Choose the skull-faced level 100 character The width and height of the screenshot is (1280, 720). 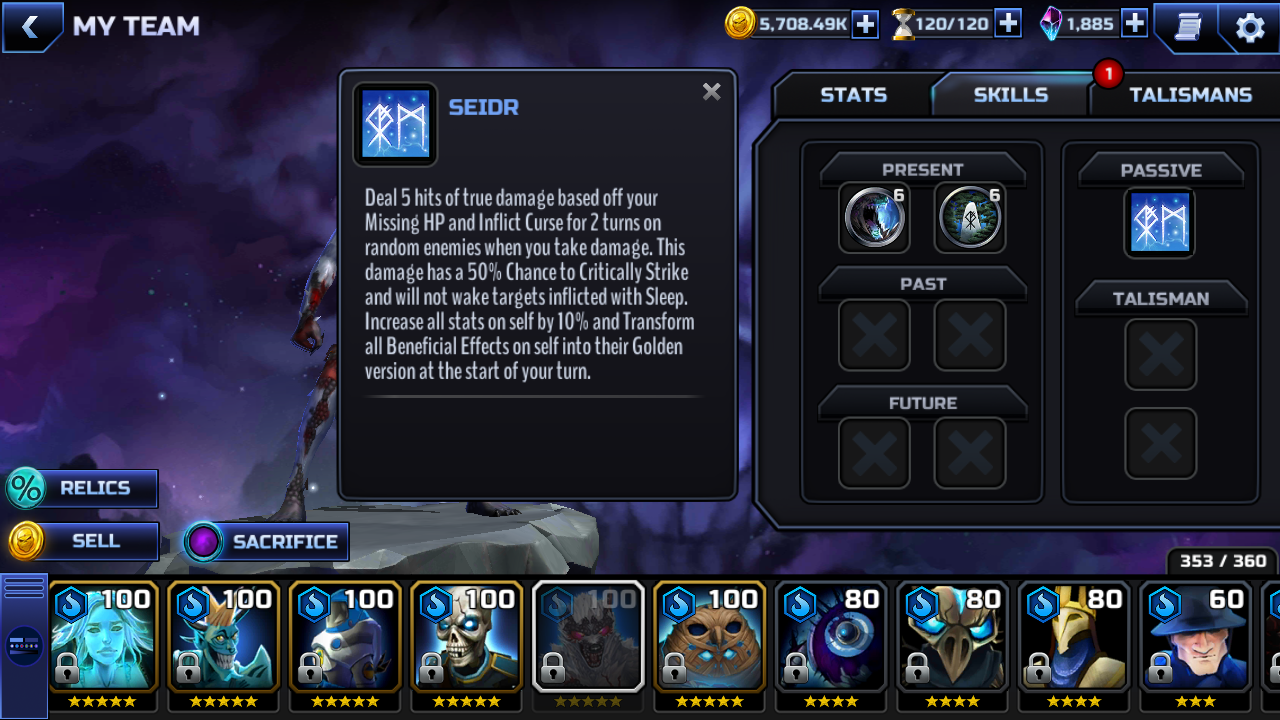[x=467, y=637]
